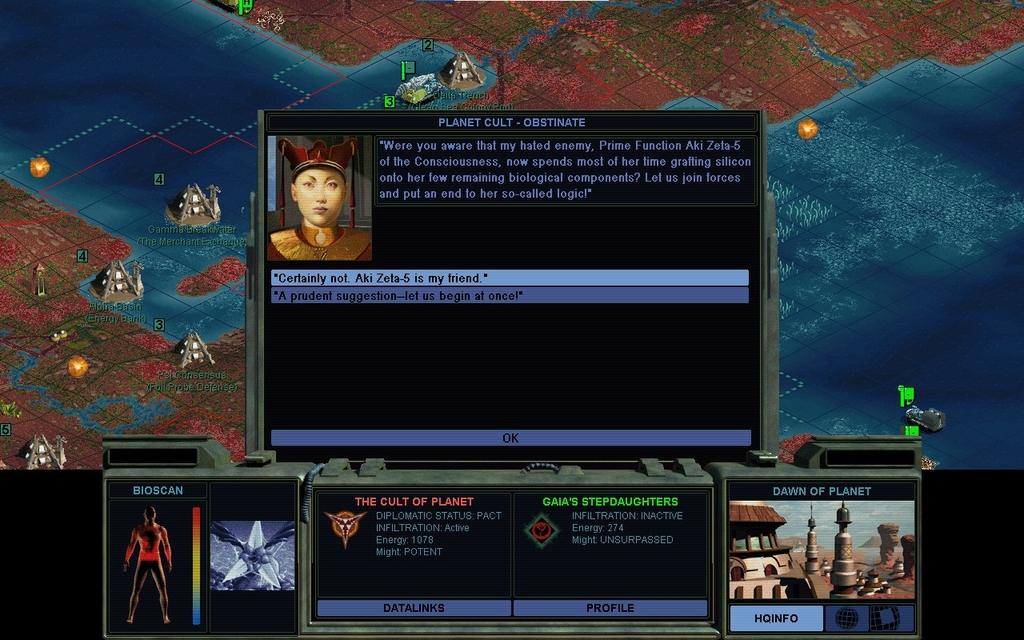
Task: Open the HQINFO view
Action: [775, 619]
